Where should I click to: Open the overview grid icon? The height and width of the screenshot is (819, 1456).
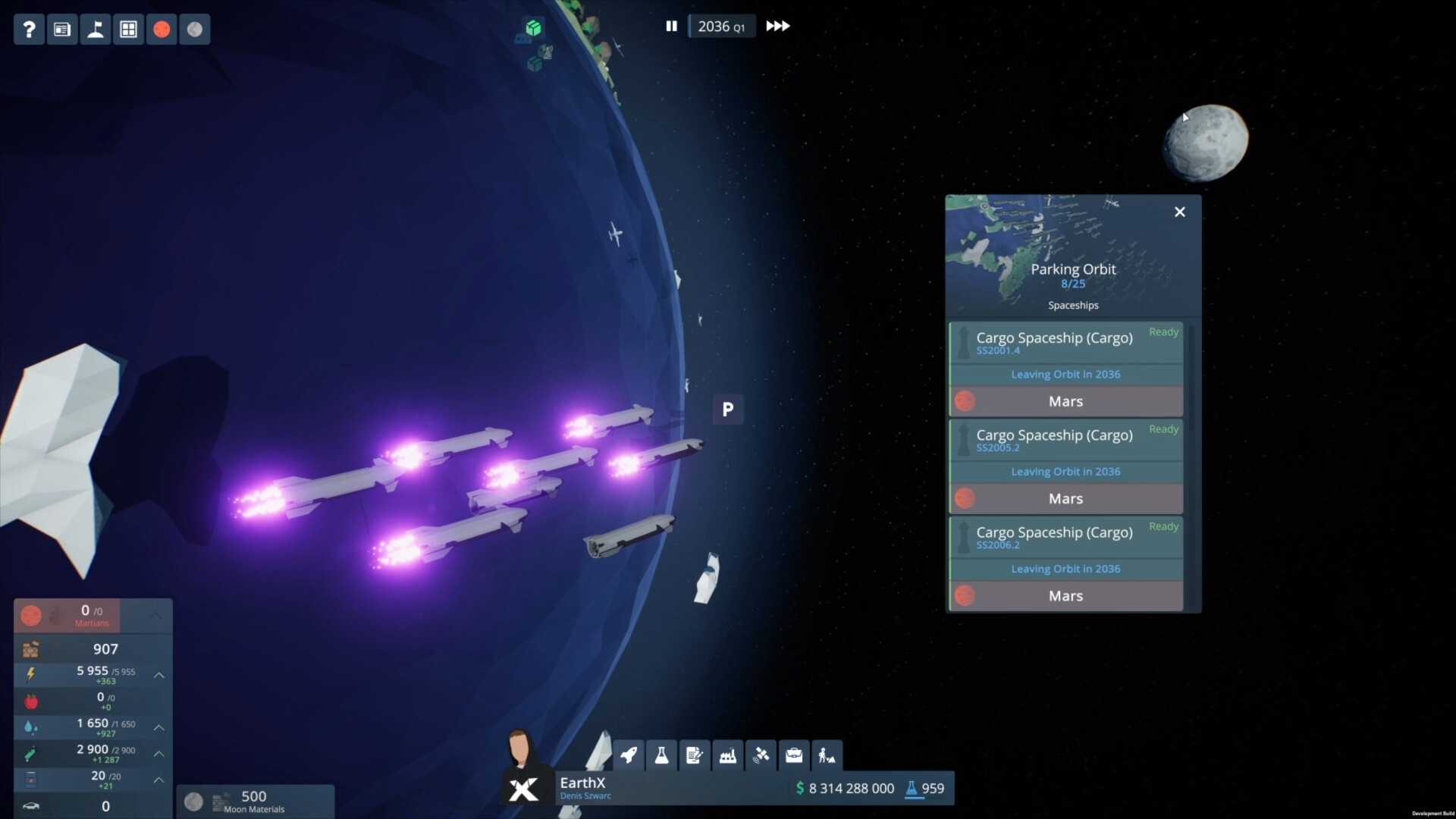(129, 29)
